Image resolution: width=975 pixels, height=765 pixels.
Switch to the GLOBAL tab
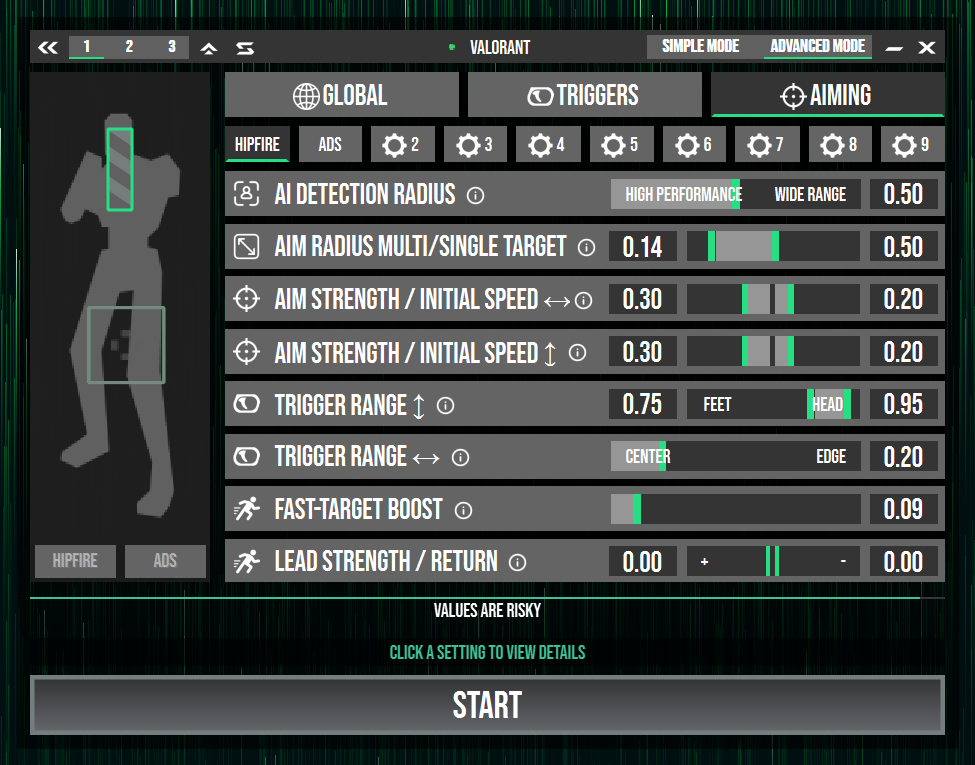(x=341, y=95)
